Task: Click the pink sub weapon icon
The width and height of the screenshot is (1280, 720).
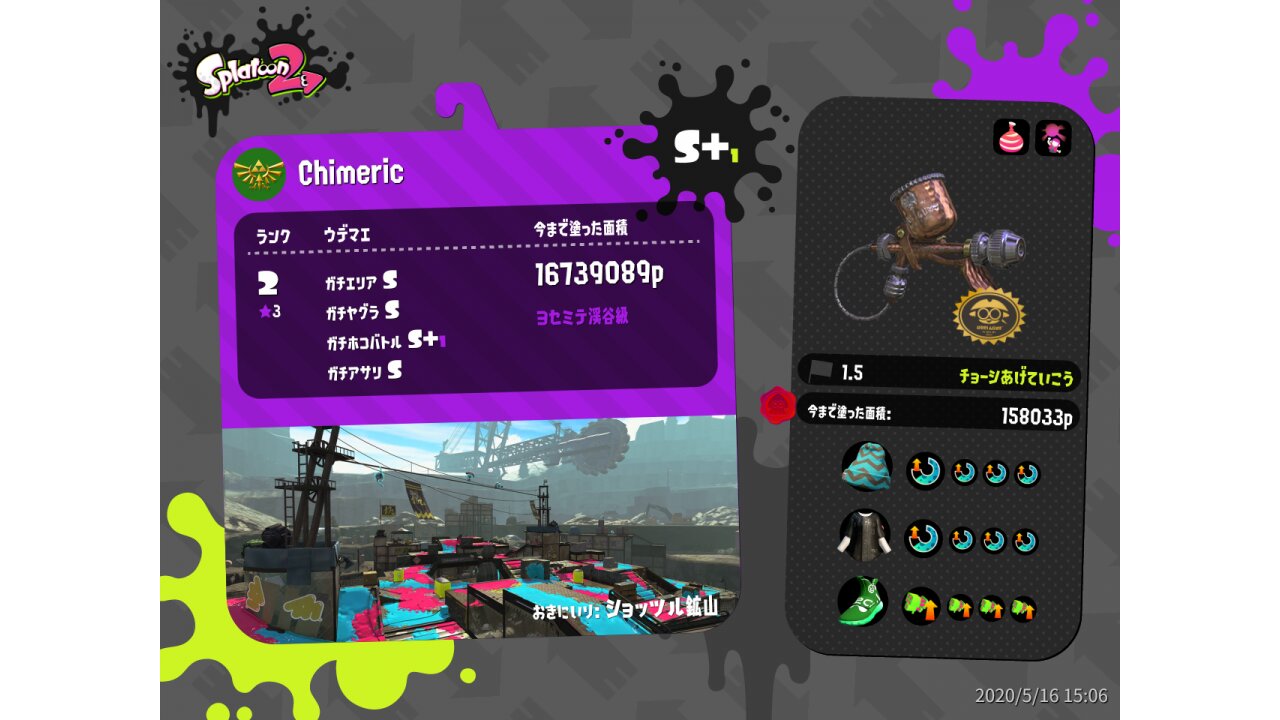Action: pyautogui.click(x=1011, y=137)
